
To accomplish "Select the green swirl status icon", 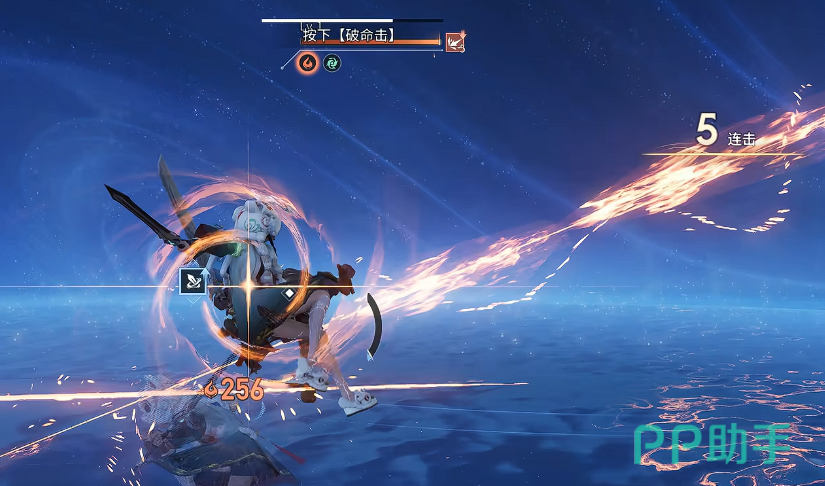I will tap(332, 63).
